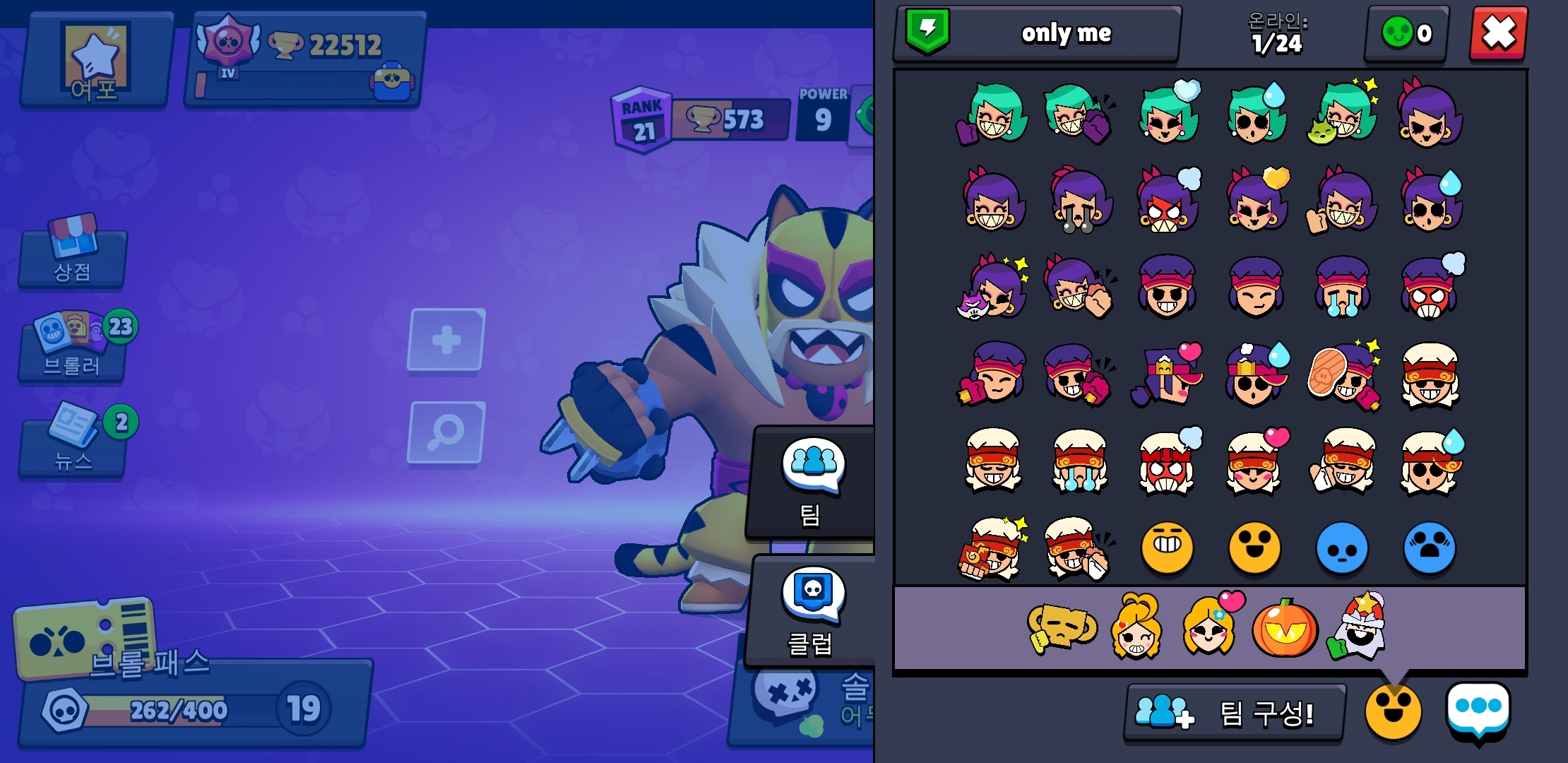Tap the 팀 구성! team-up button
Viewport: 1568px width, 763px height.
1235,712
